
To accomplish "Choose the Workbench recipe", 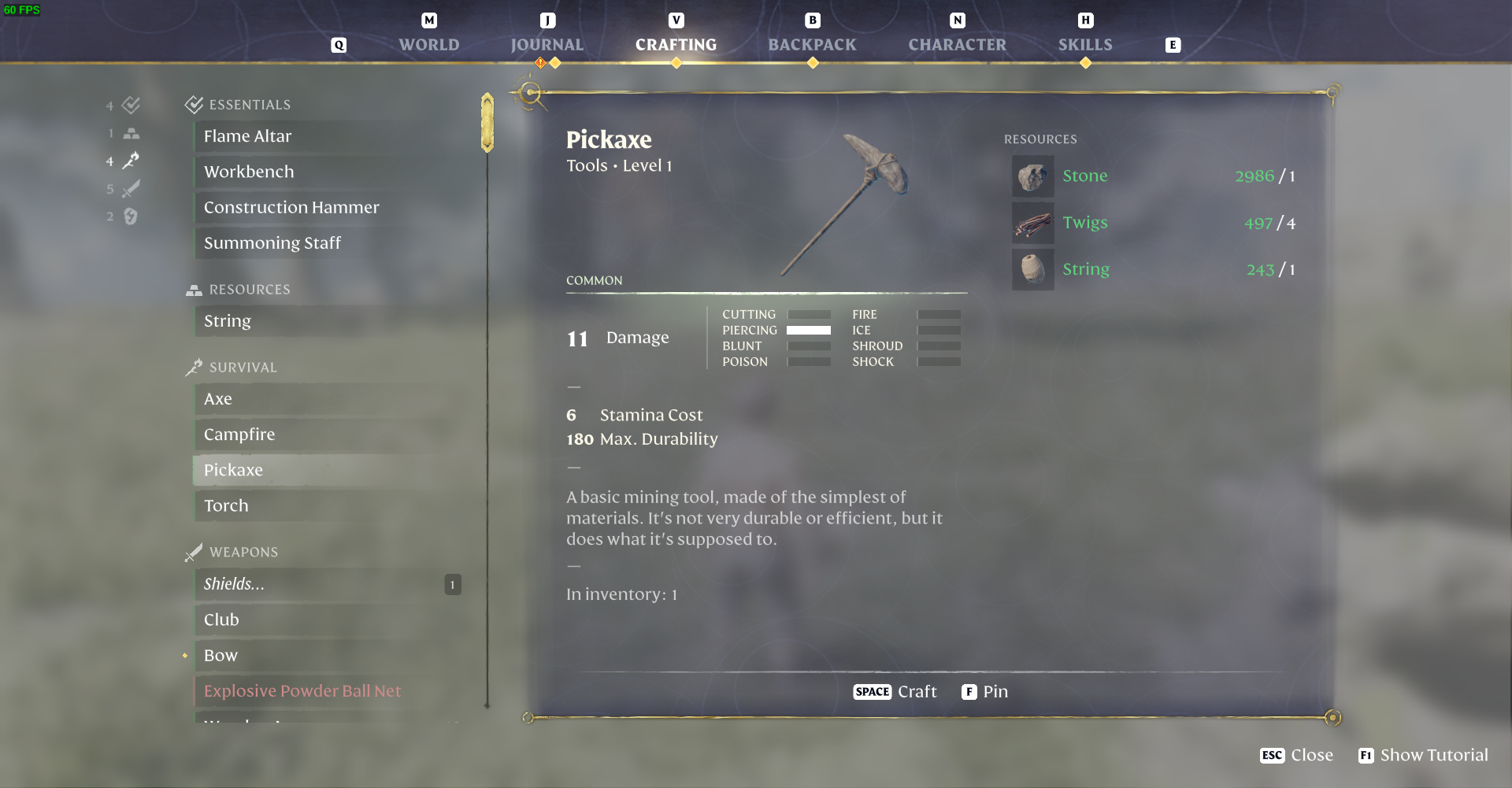I will coord(249,172).
